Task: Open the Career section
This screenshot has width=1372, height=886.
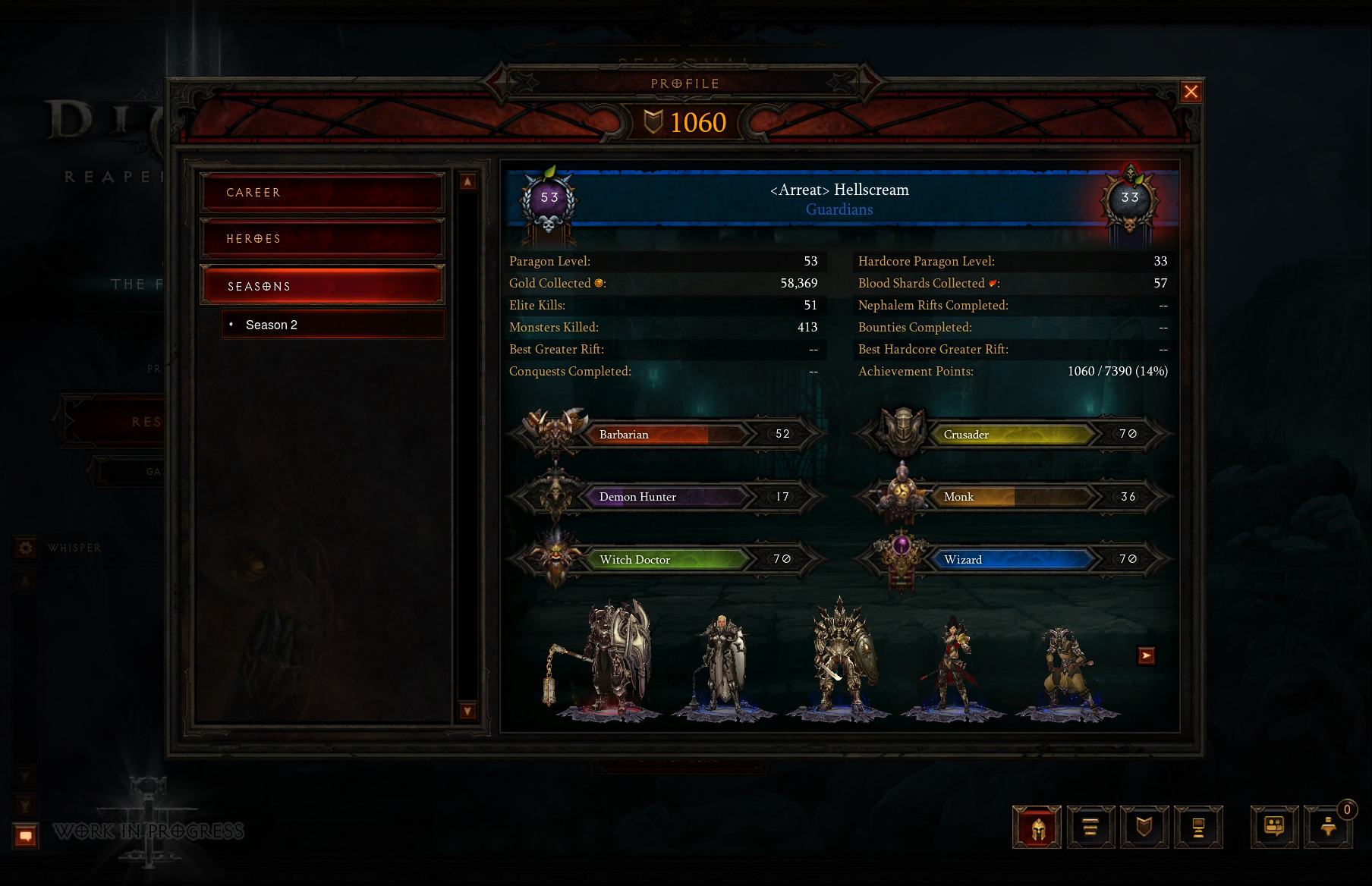Action: (322, 193)
